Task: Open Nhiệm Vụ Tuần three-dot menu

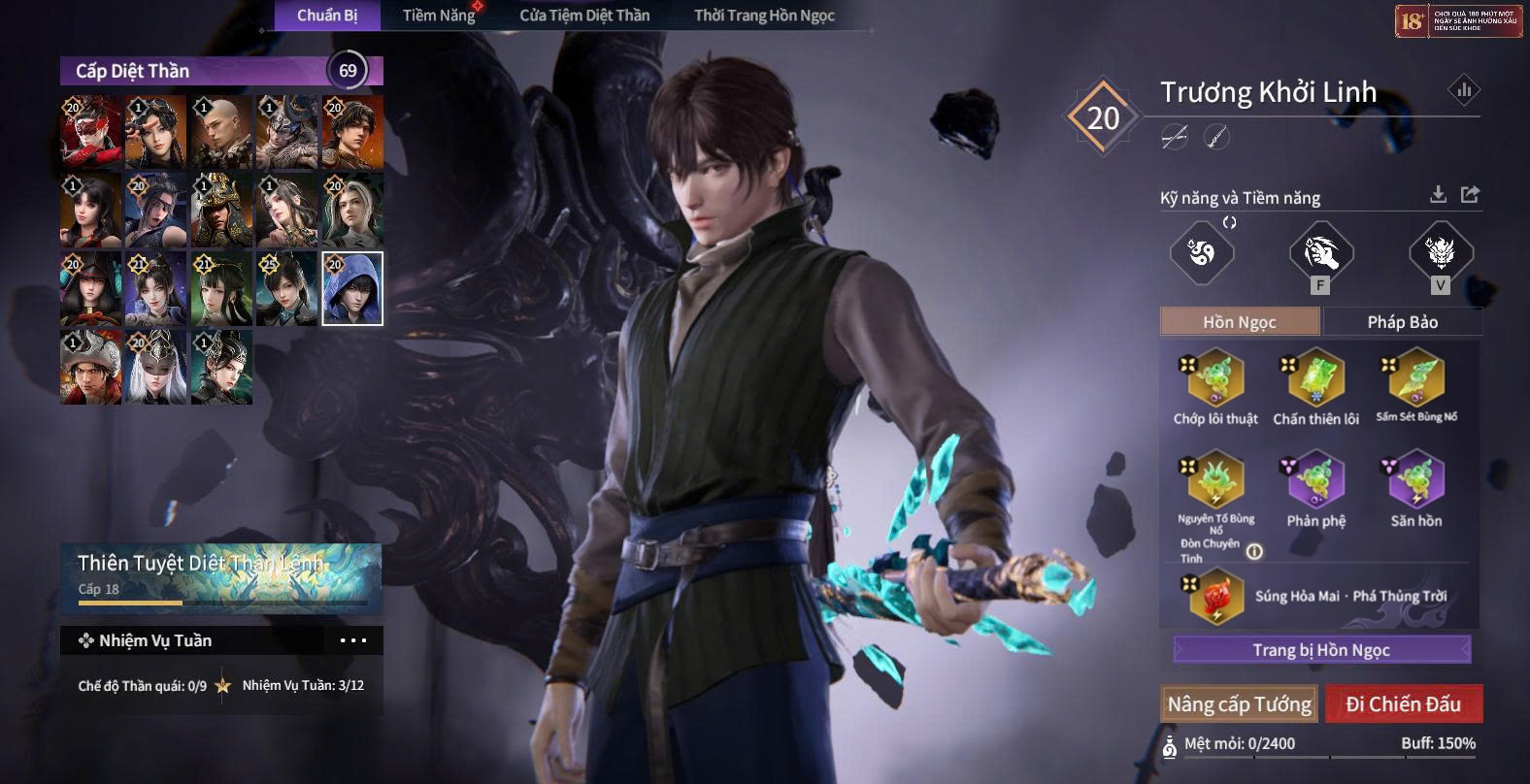Action: (353, 640)
